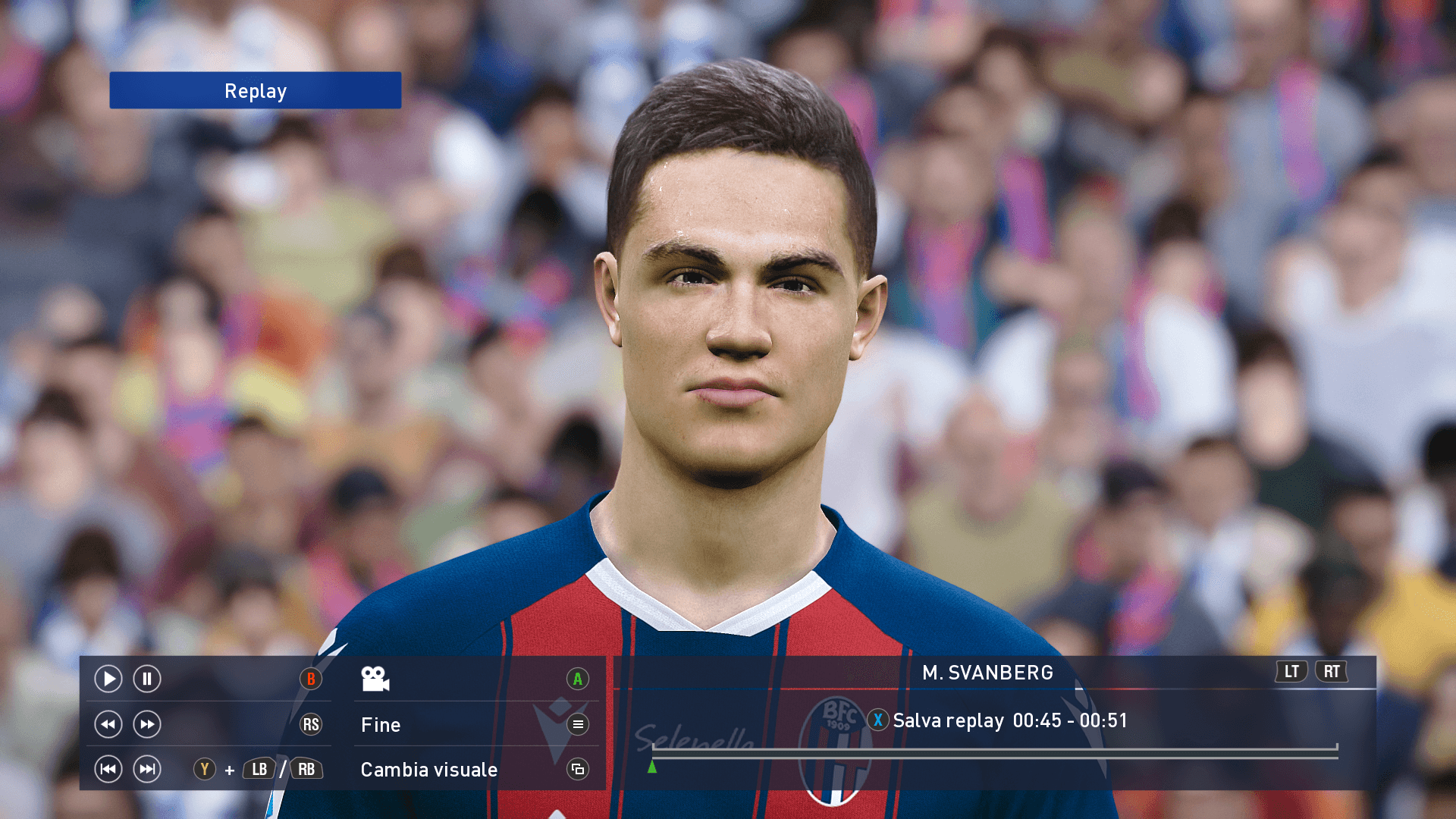Select the movie camera icon
The width and height of the screenshot is (1456, 819).
click(x=375, y=679)
